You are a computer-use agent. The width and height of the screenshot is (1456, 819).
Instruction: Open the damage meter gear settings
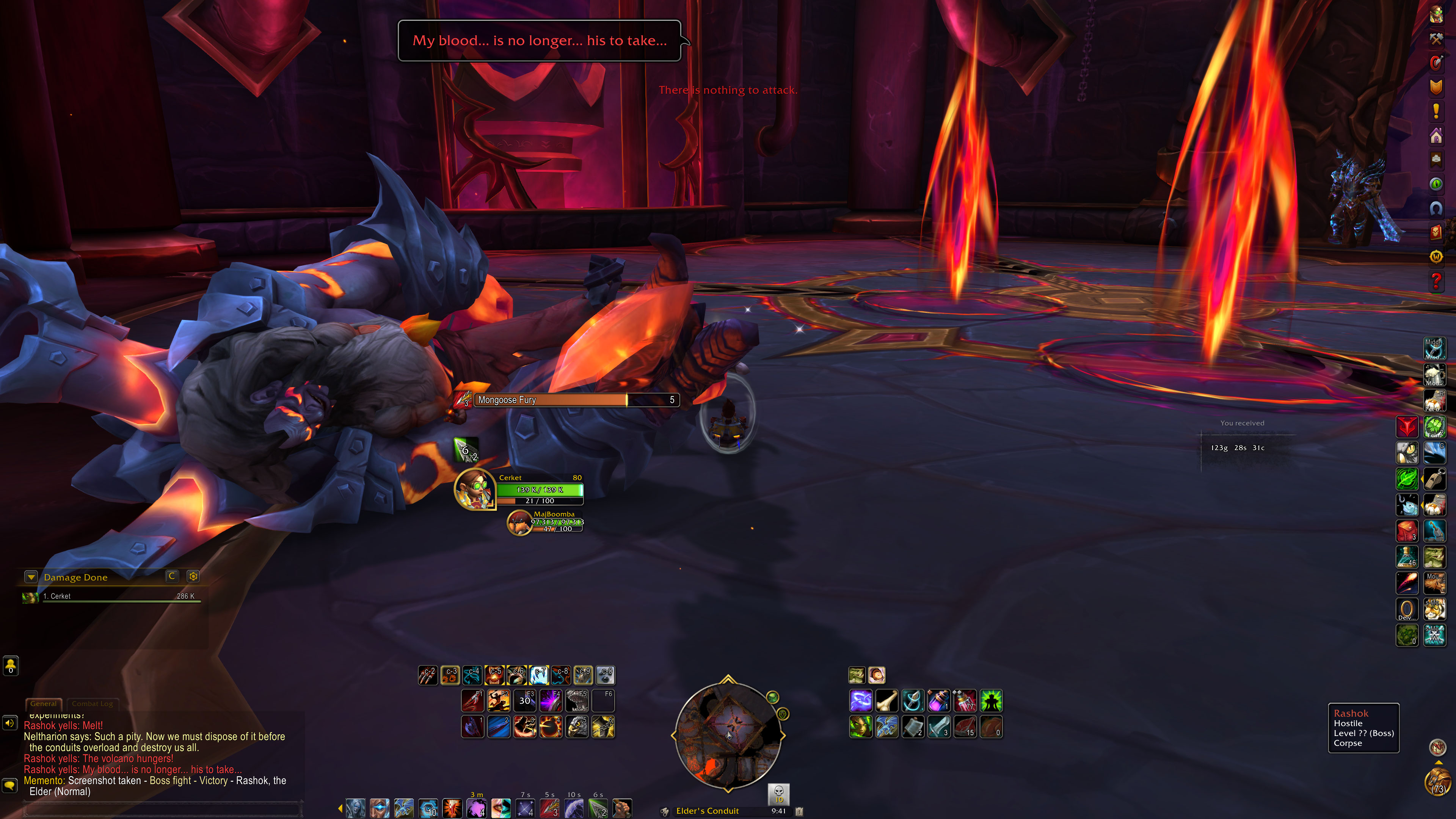pyautogui.click(x=193, y=576)
